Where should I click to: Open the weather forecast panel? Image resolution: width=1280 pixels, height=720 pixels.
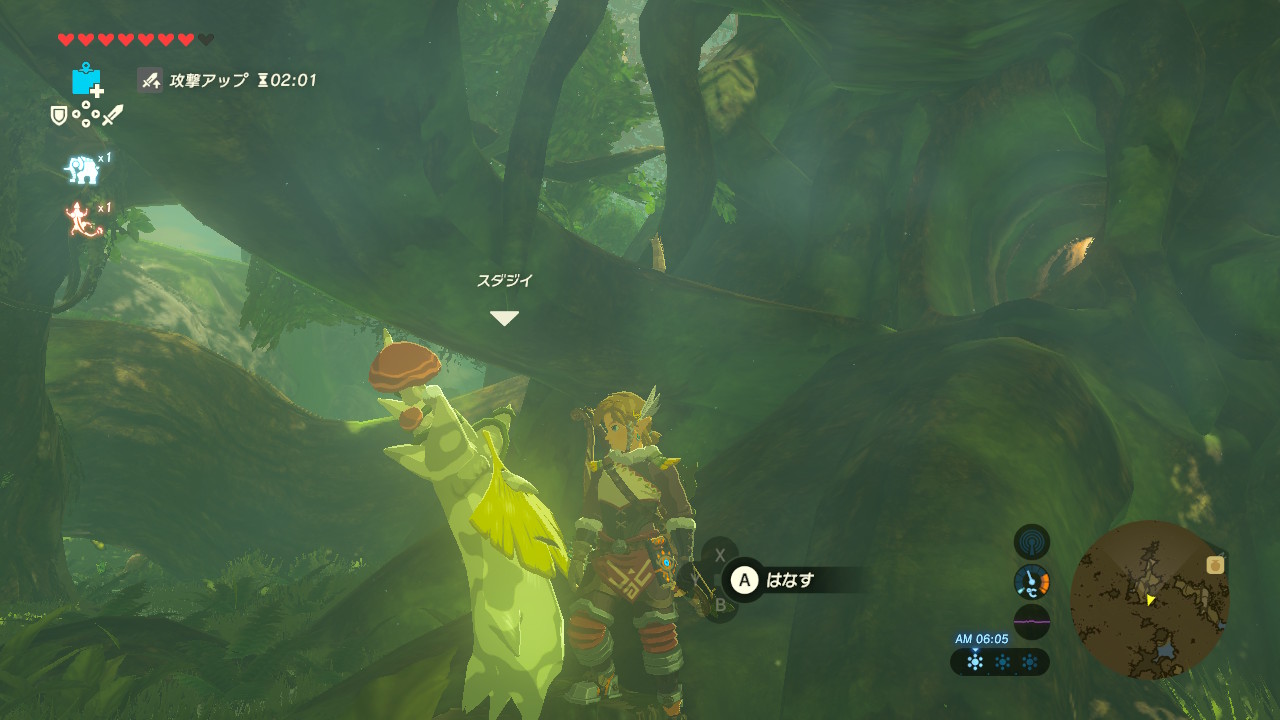pyautogui.click(x=1000, y=662)
